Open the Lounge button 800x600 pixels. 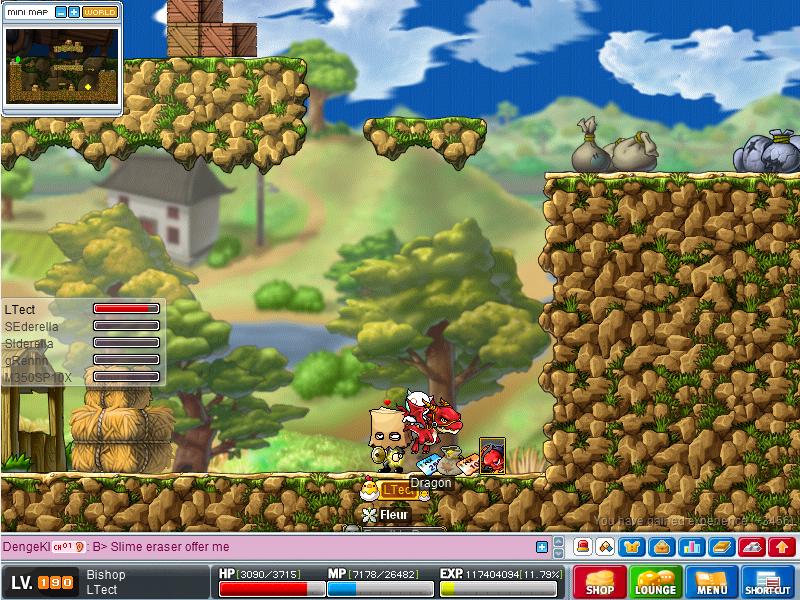[x=656, y=581]
